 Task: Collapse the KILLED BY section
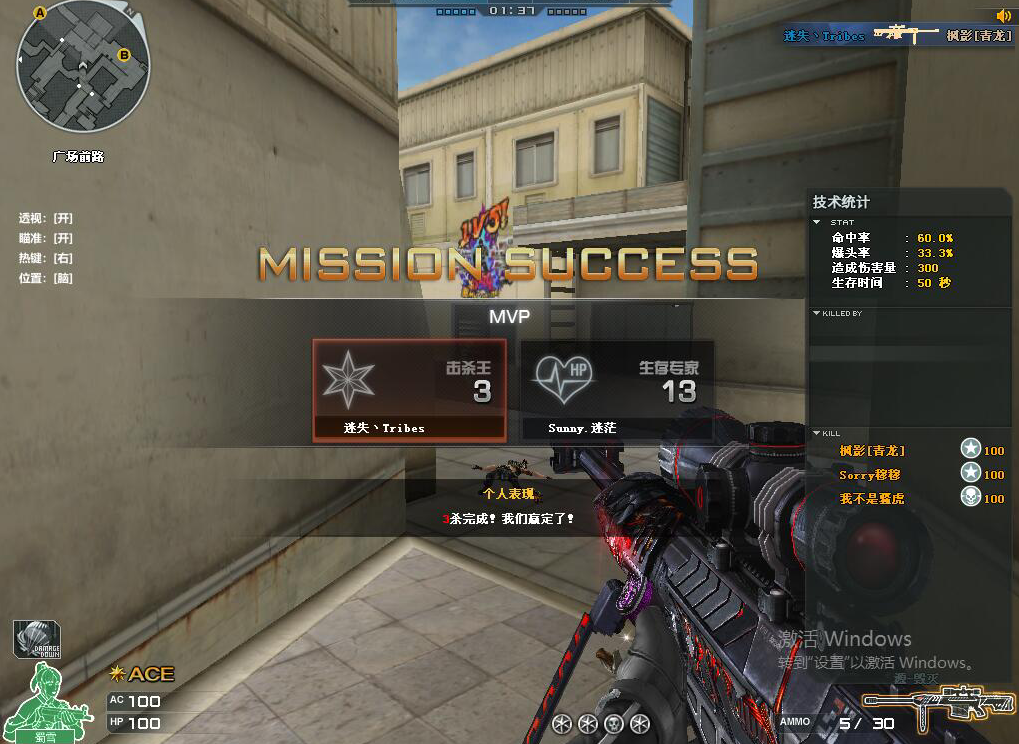coord(817,314)
